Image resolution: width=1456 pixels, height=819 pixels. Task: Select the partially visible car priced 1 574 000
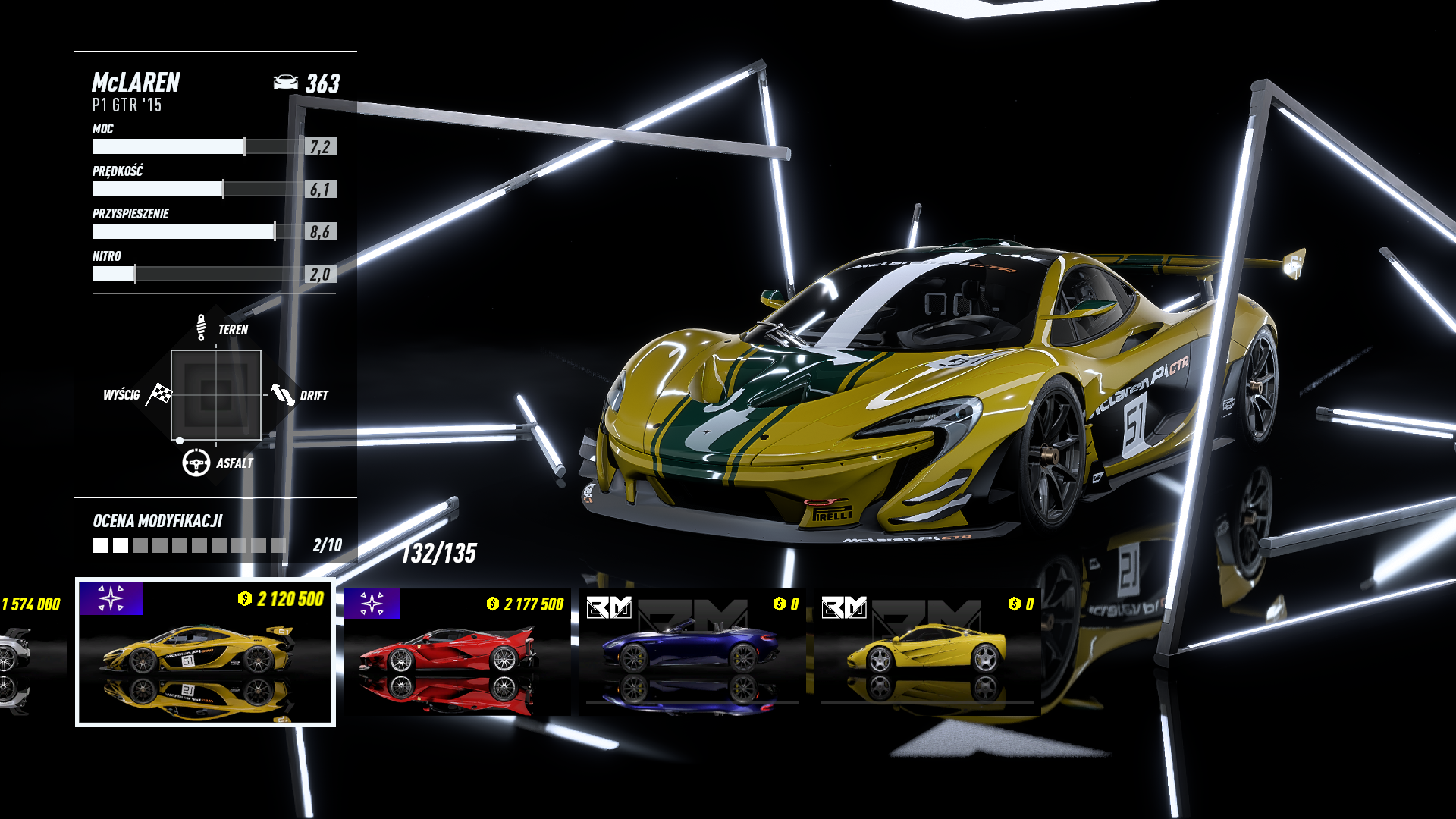click(x=30, y=652)
